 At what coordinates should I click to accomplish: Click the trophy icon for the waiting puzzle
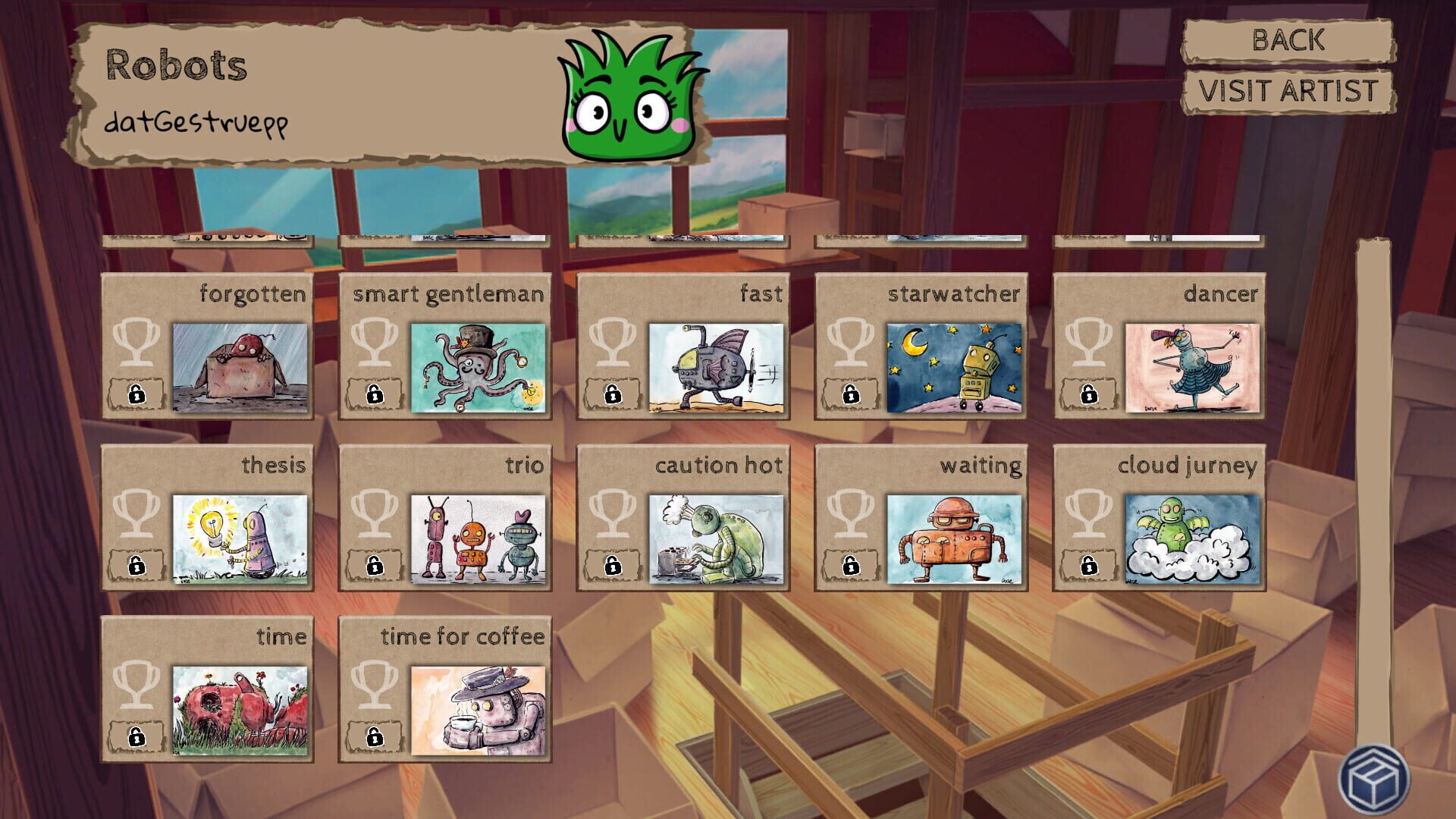(x=851, y=514)
